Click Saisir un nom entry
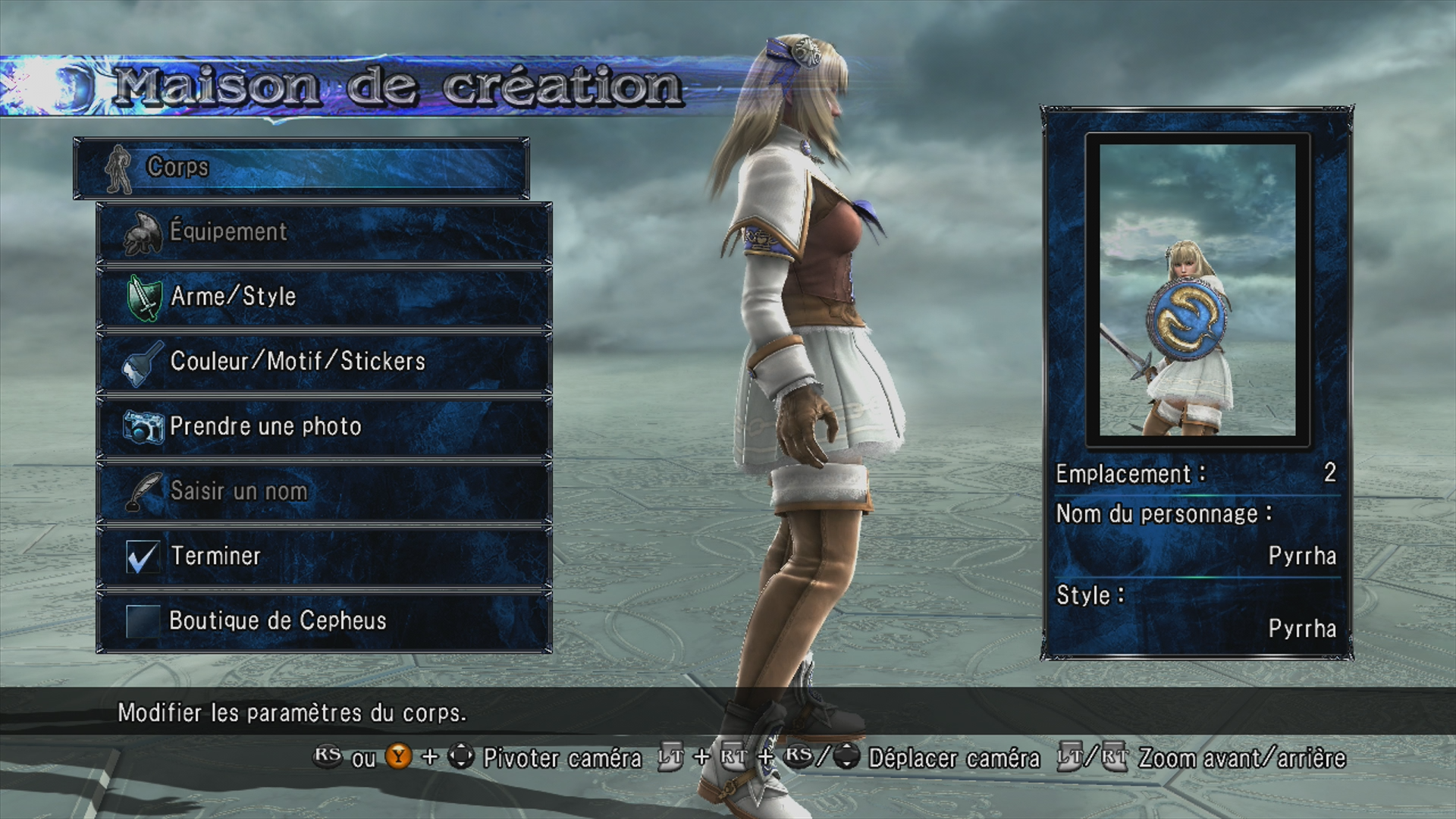 [325, 491]
